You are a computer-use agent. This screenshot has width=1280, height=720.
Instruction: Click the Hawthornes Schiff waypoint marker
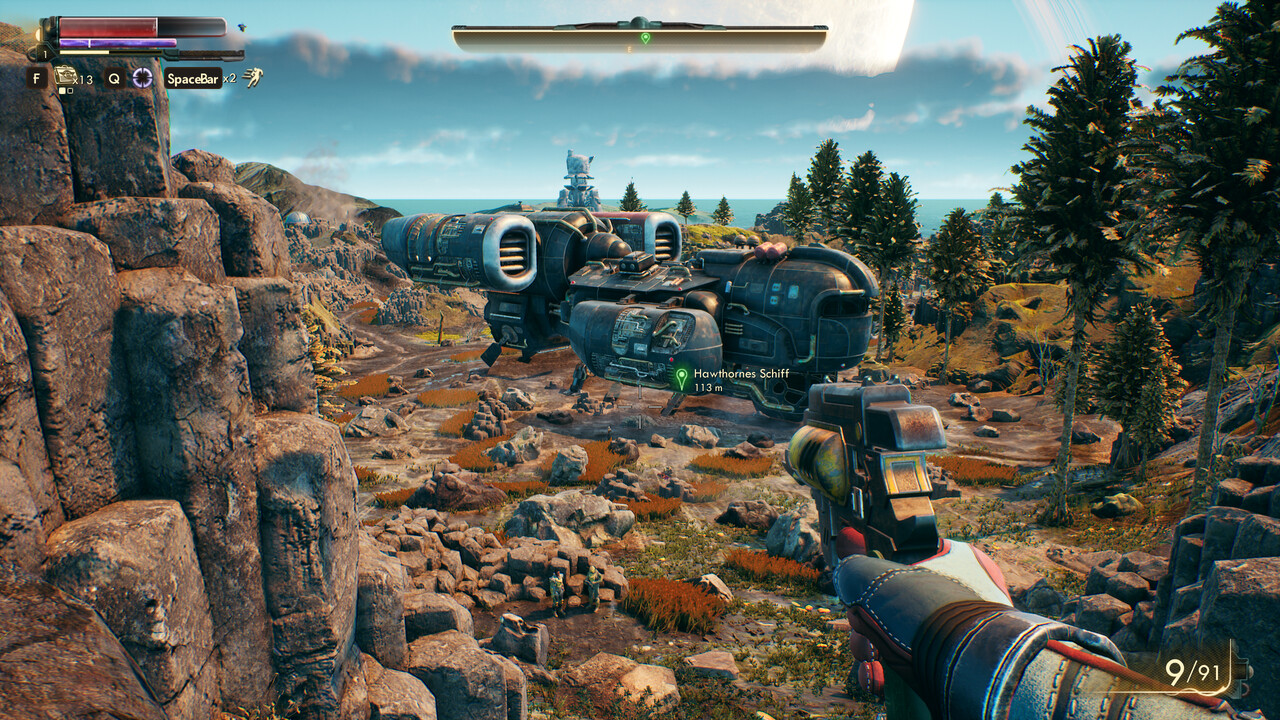[x=682, y=378]
